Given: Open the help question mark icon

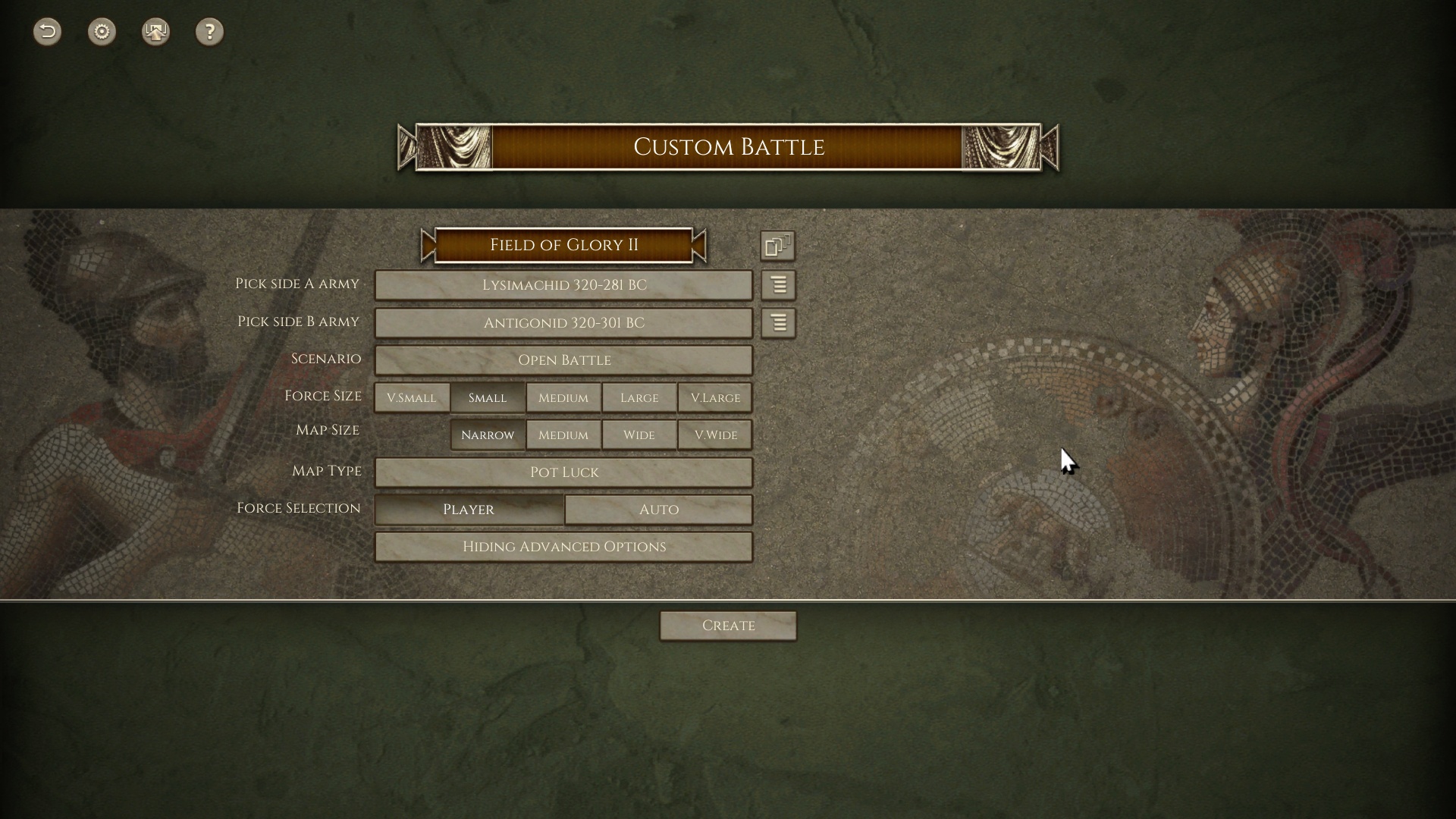Looking at the screenshot, I should tap(209, 32).
